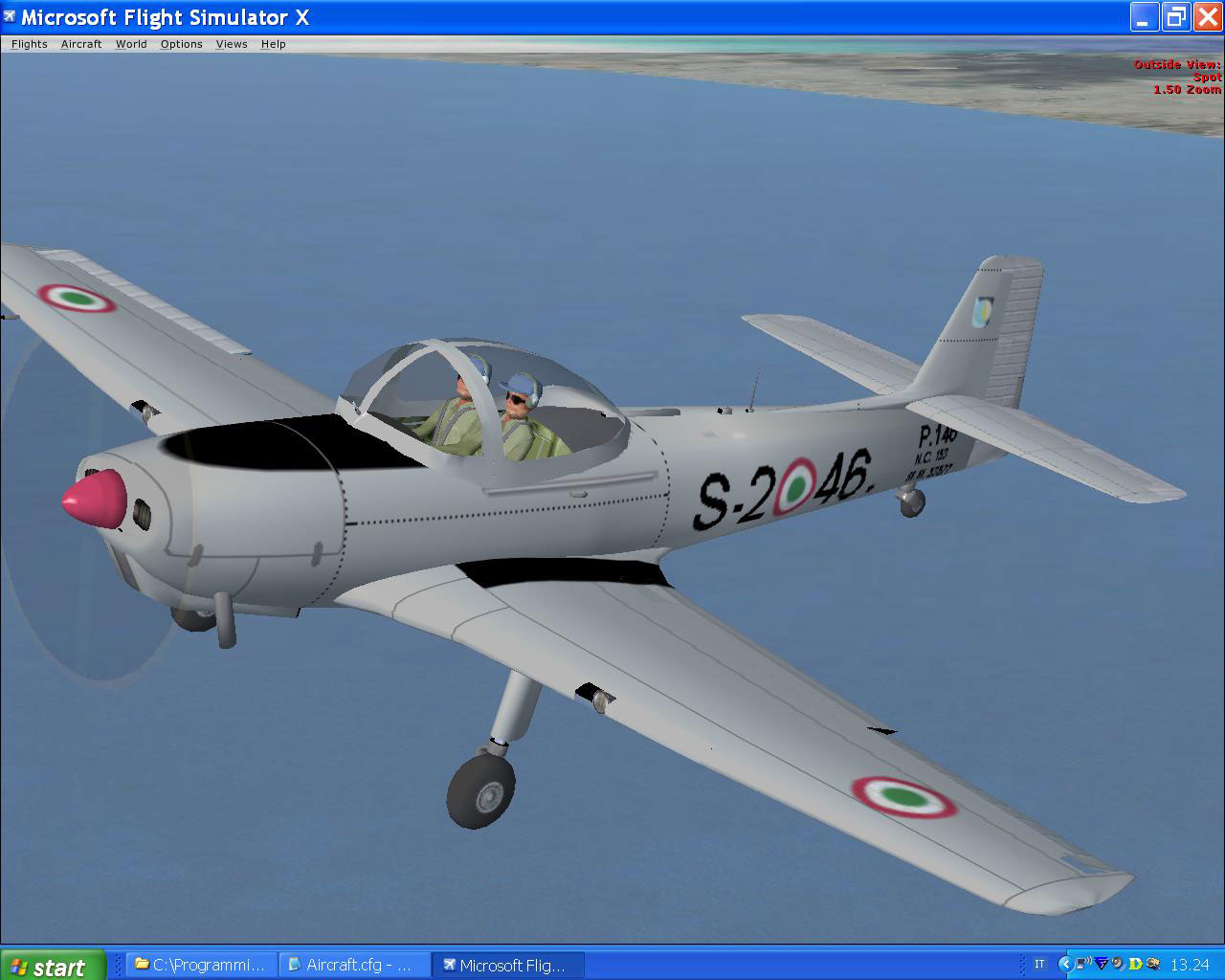This screenshot has height=980, width=1225.
Task: Open the World menu
Action: 130,43
